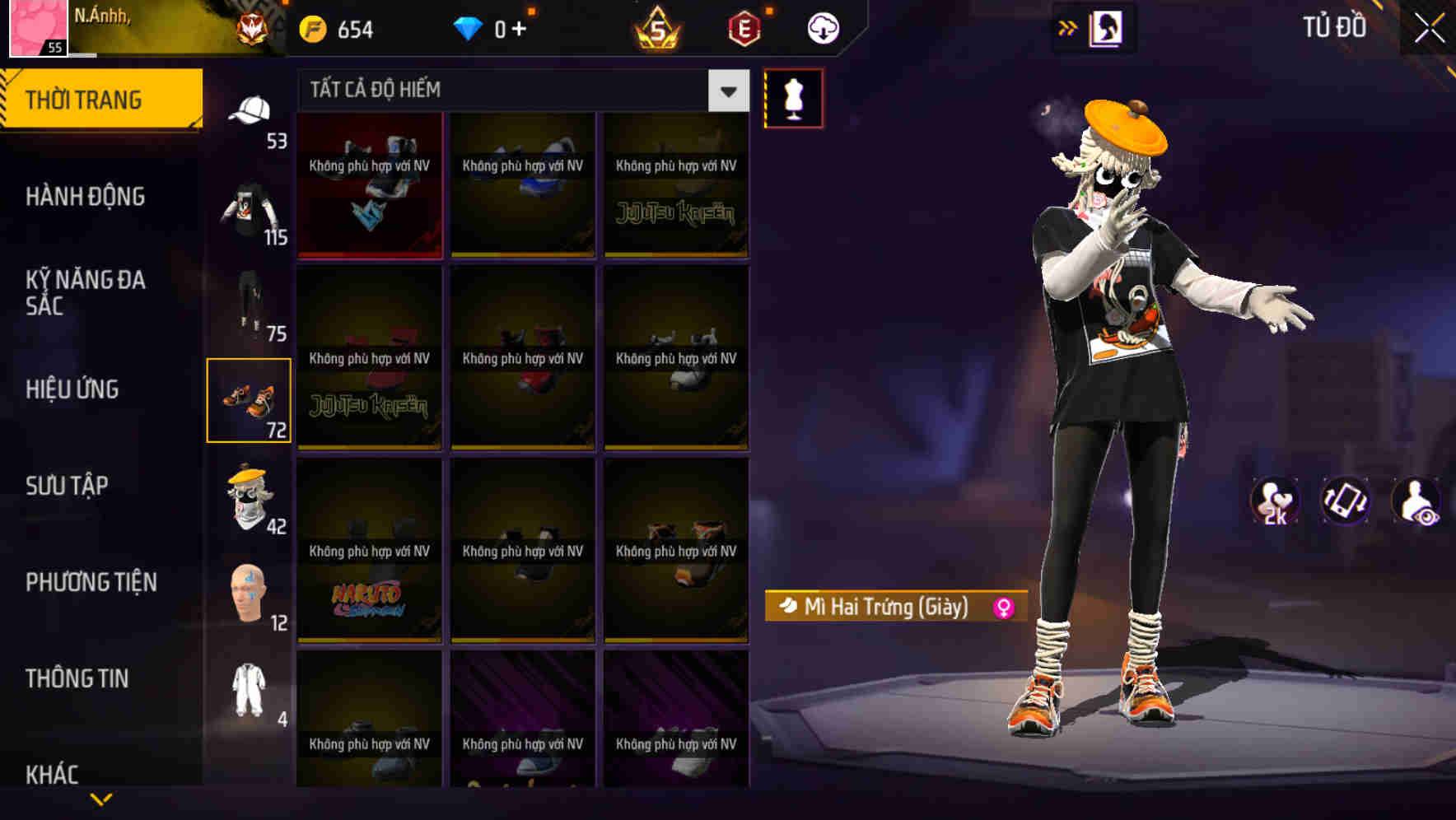
Task: Toggle the mannequin outfit display button
Action: pyautogui.click(x=793, y=97)
